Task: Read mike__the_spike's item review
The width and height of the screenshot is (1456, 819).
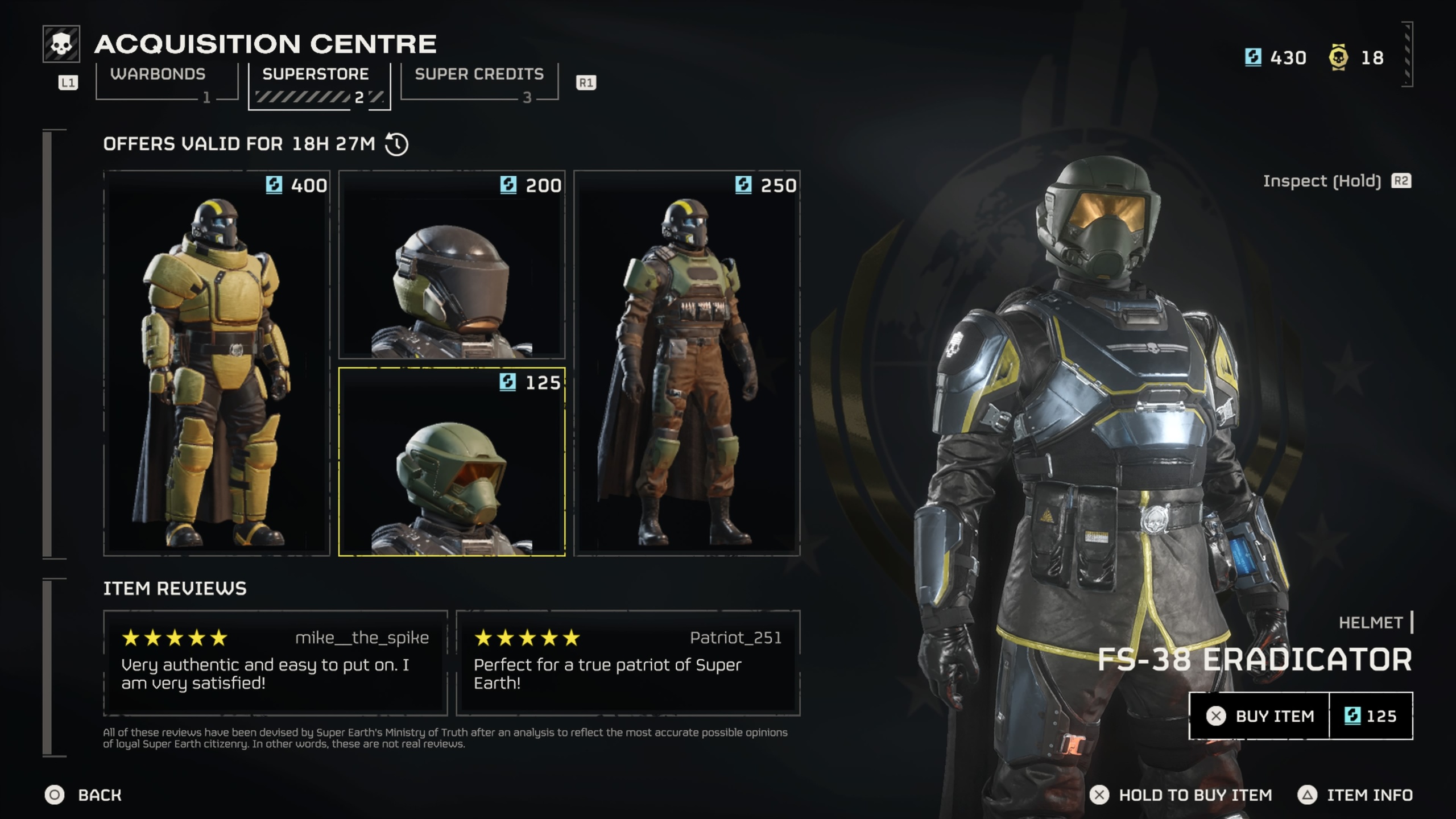Action: tap(275, 663)
